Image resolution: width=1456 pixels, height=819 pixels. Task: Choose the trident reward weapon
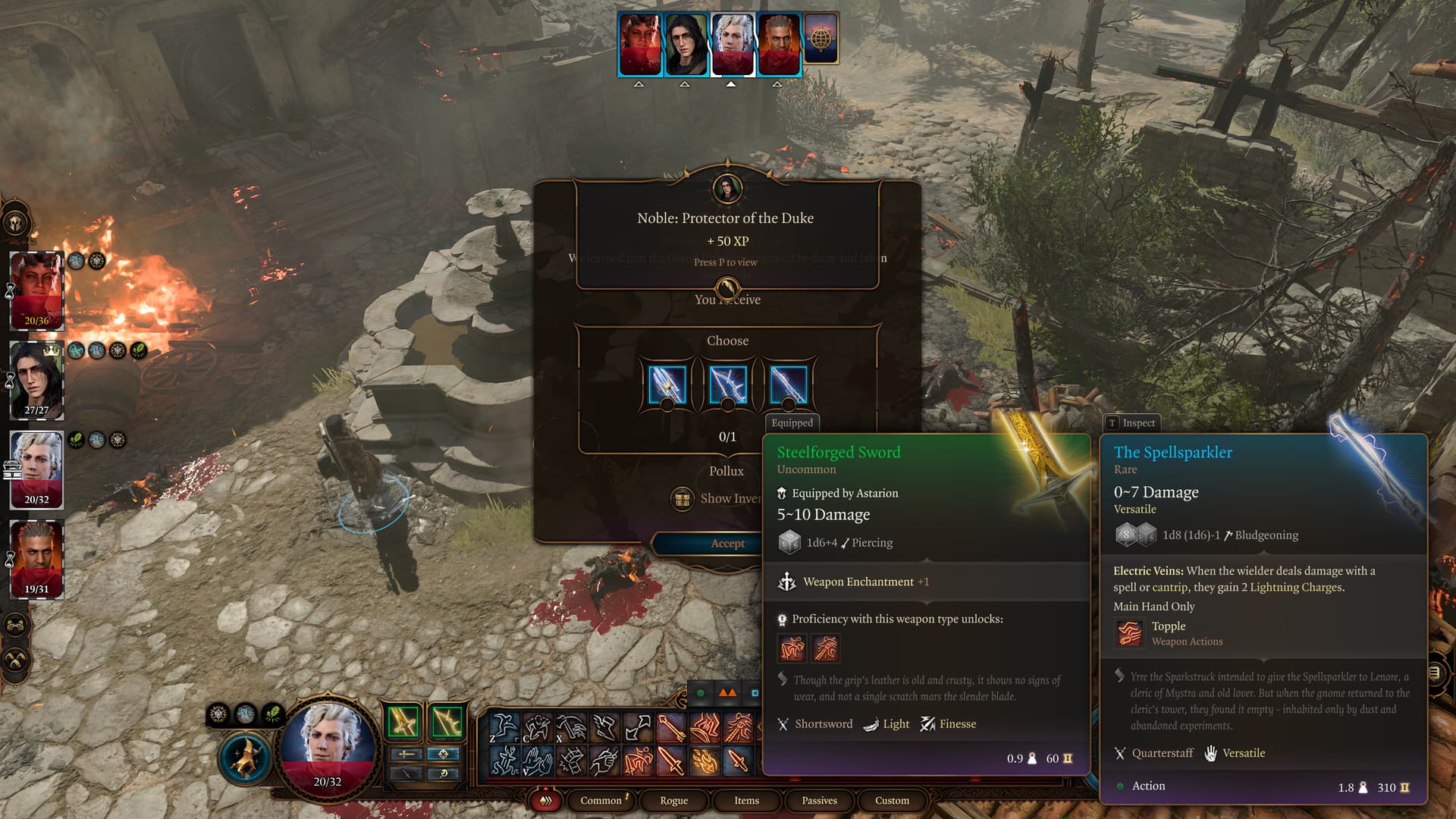tap(667, 384)
